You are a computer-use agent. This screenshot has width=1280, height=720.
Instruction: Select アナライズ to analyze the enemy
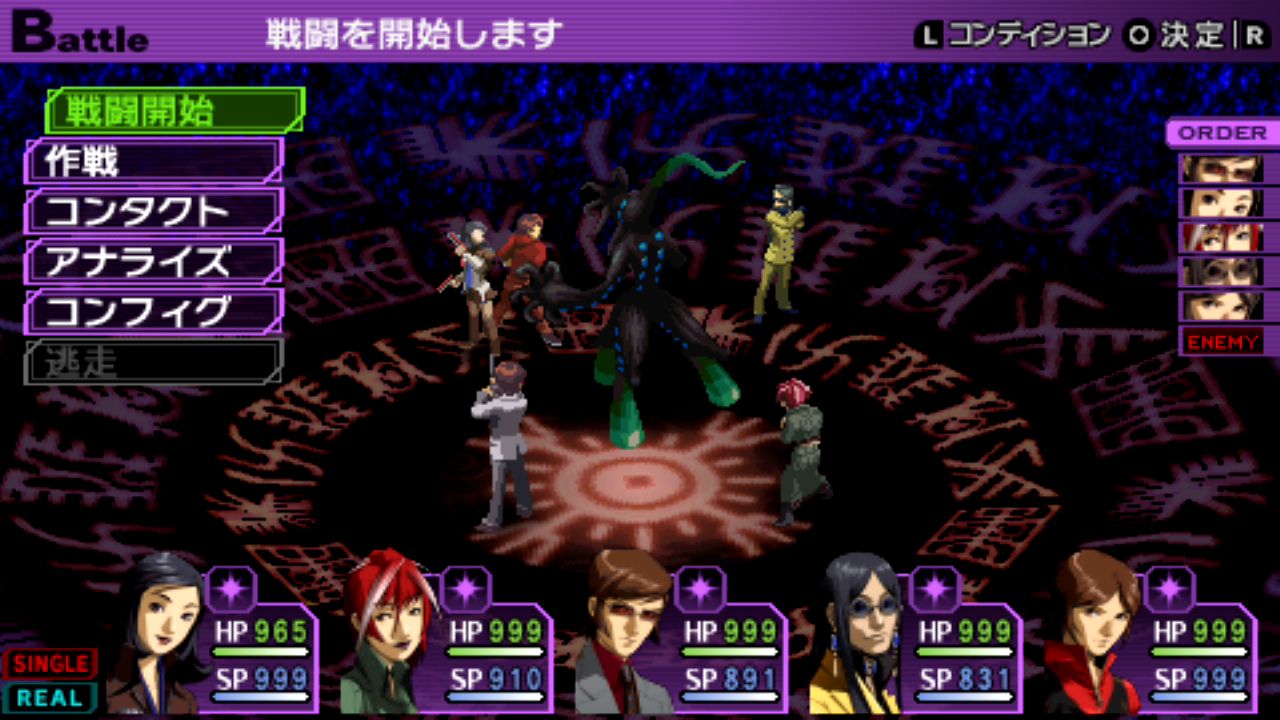point(154,261)
